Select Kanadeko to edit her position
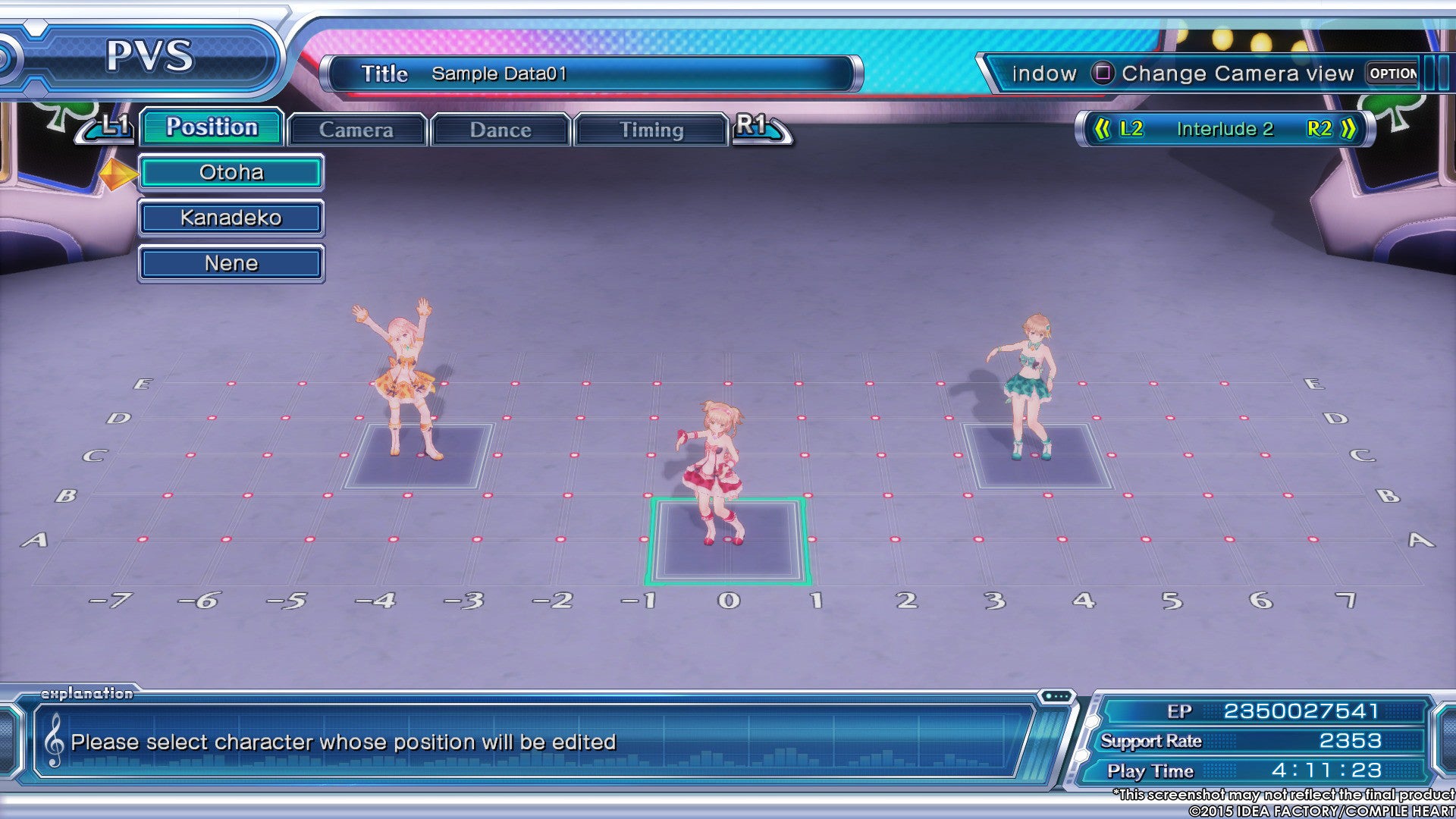The width and height of the screenshot is (1456, 819). (231, 218)
